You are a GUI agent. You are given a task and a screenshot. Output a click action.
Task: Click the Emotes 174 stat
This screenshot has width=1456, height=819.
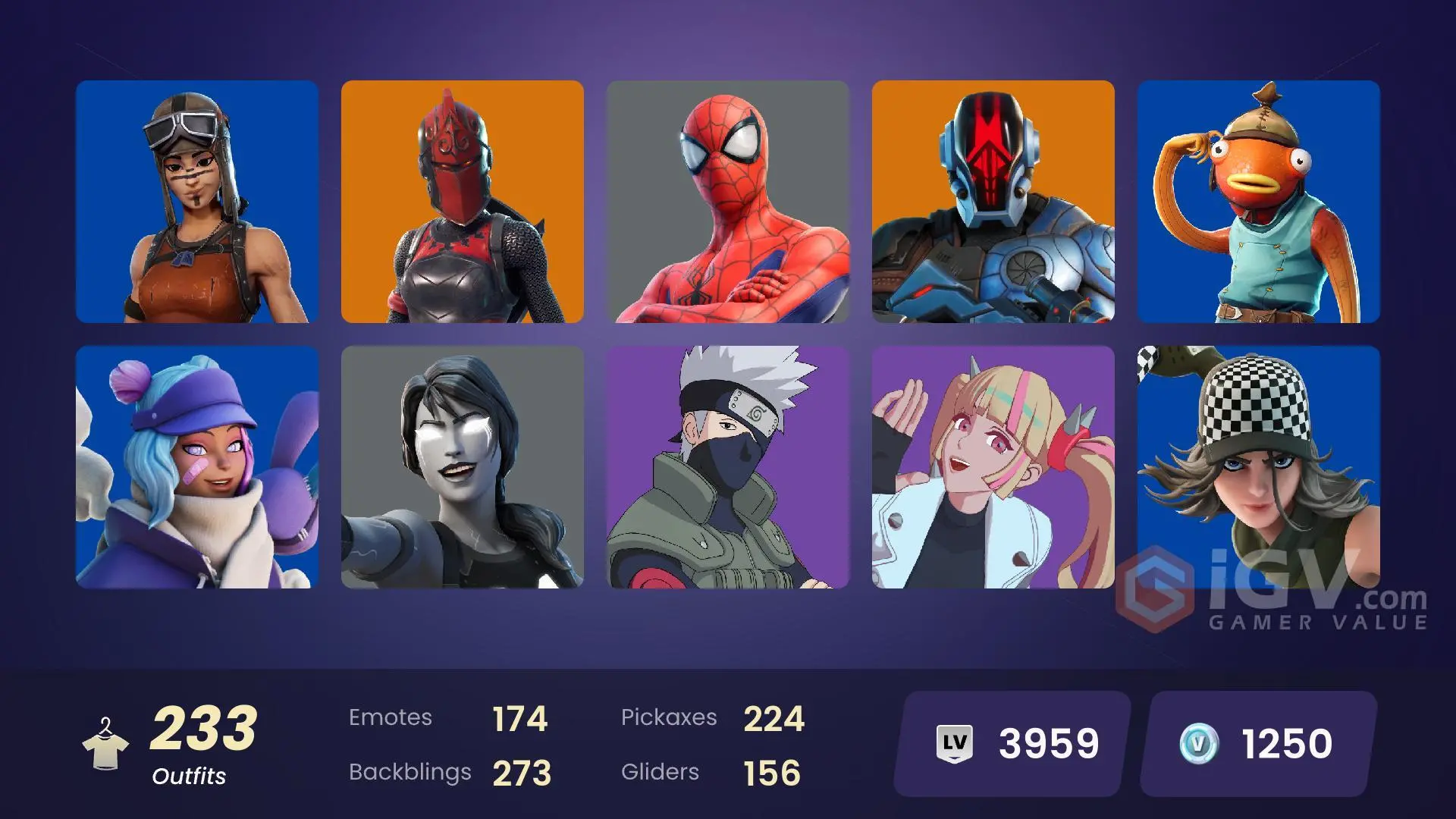(447, 717)
